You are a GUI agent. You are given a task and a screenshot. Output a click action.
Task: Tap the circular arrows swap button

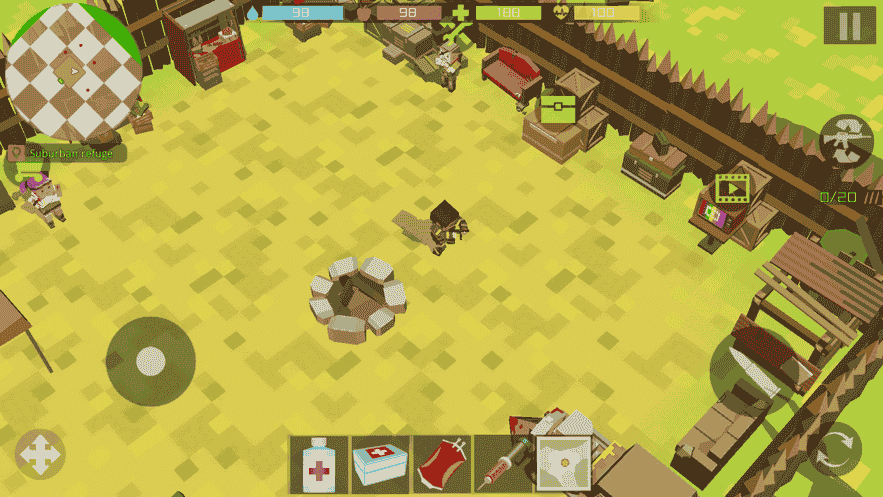(835, 449)
